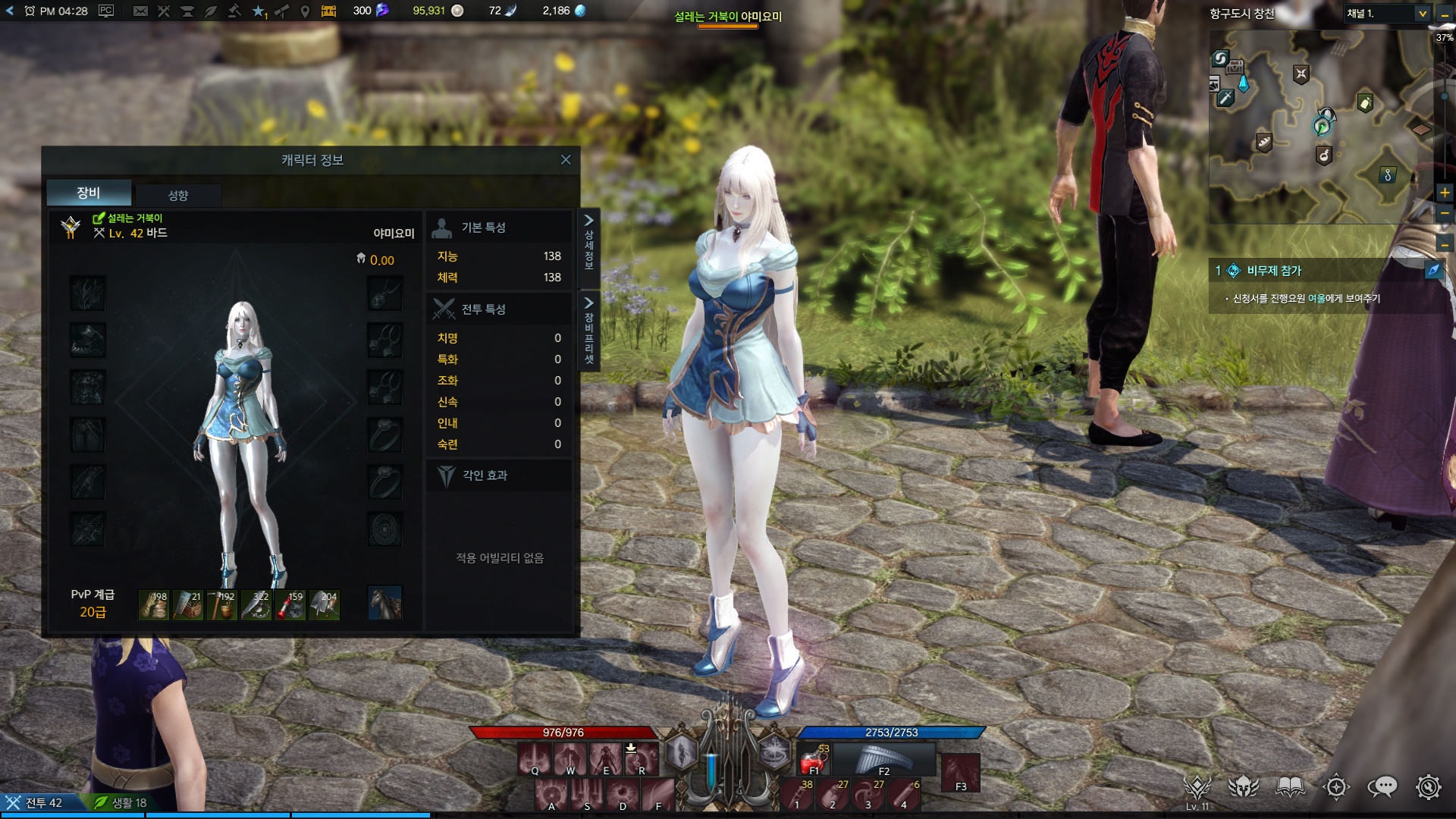Open the chat bubble menu icon
The width and height of the screenshot is (1456, 819).
[x=1382, y=787]
